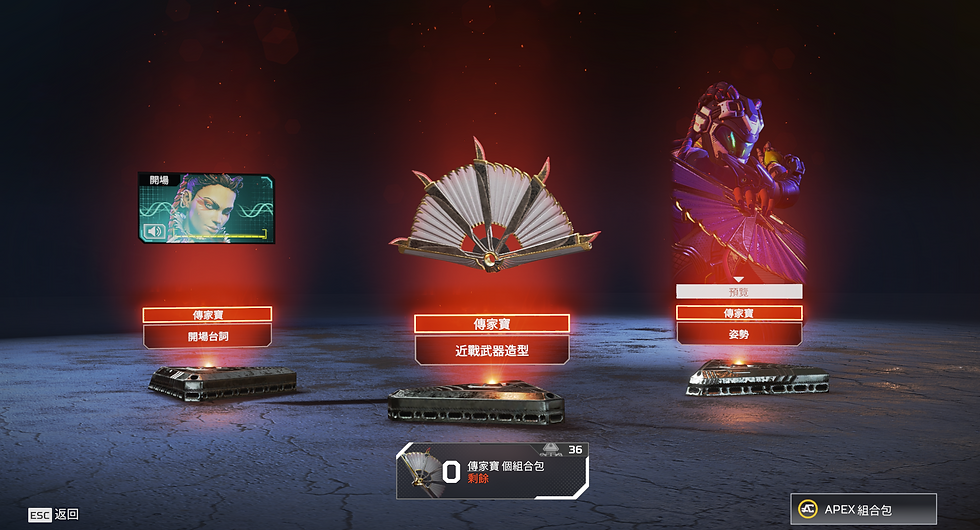
Task: Play the quip sound via speaker icon
Action: (x=155, y=232)
